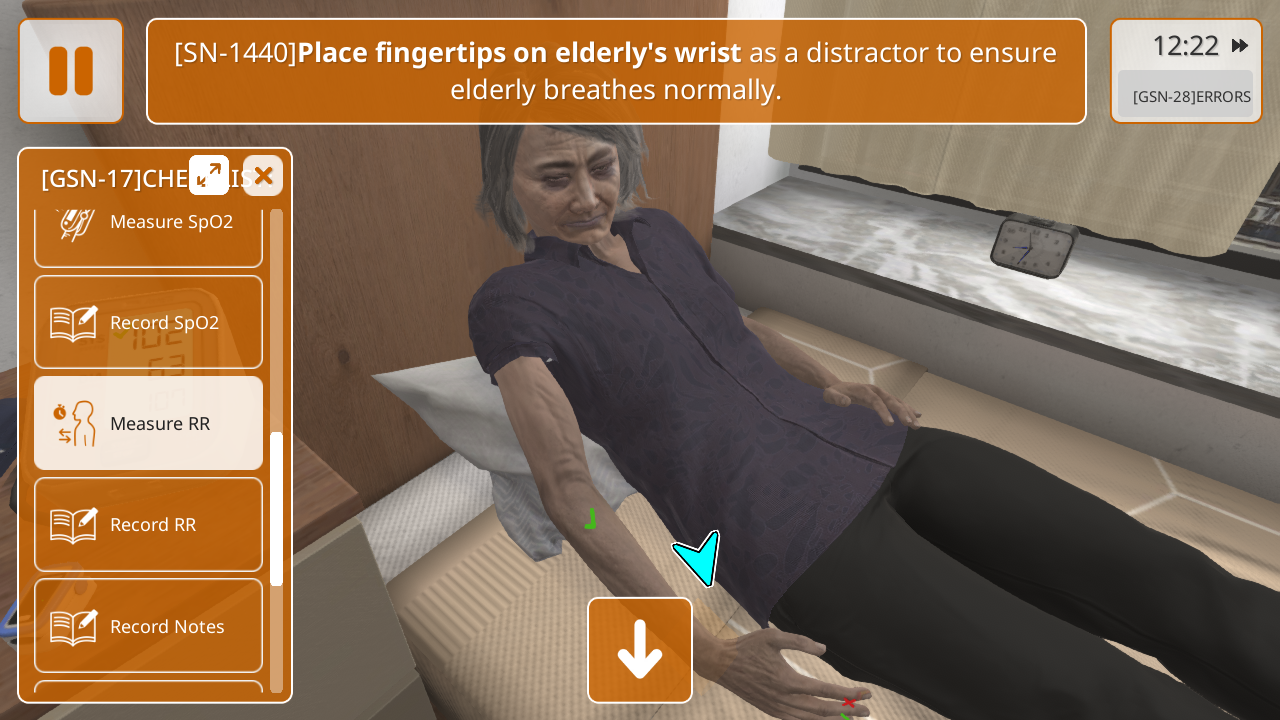Viewport: 1280px width, 720px height.
Task: Click the orange down arrow button
Action: click(640, 650)
